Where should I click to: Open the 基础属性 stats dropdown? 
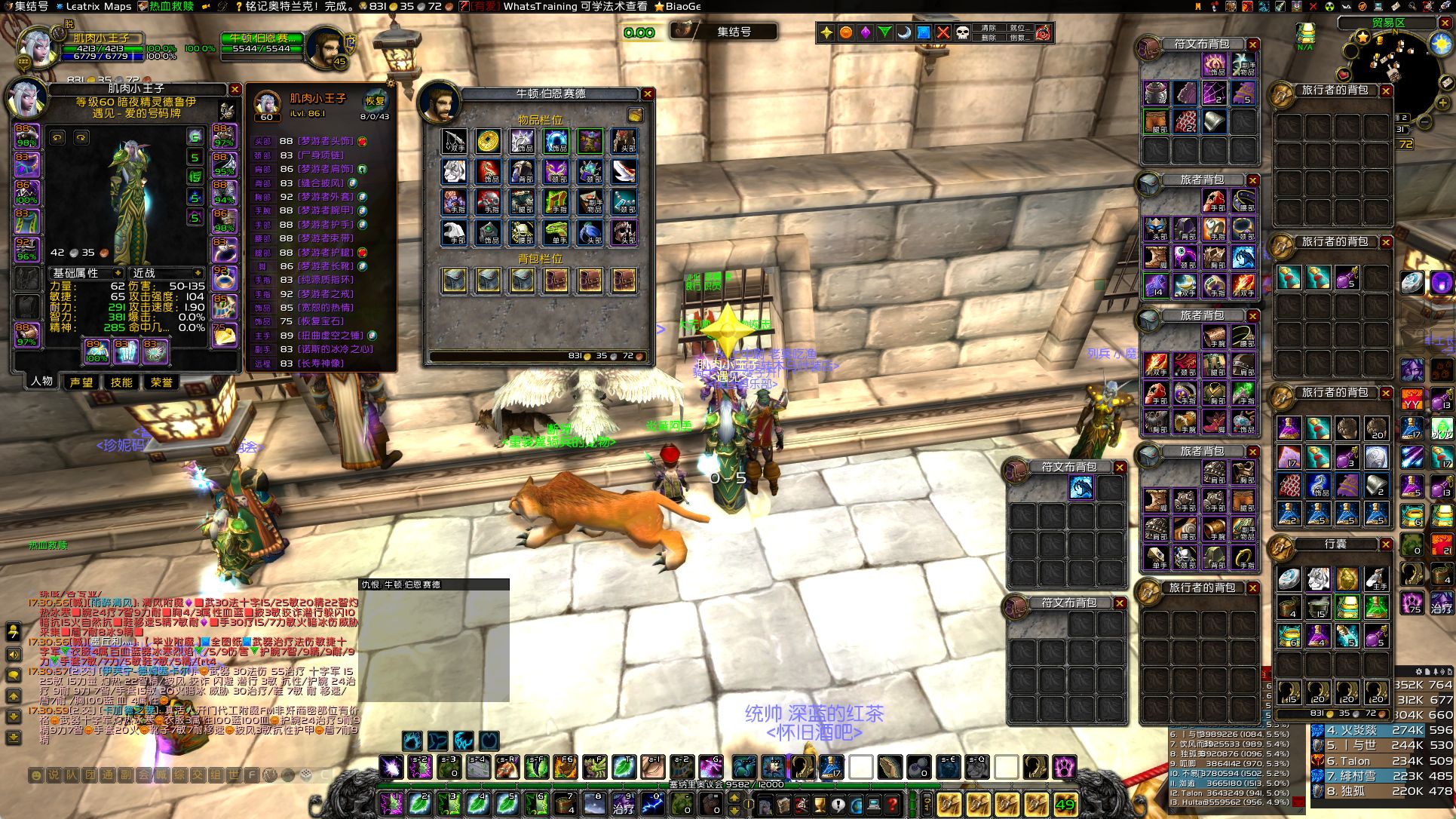pyautogui.click(x=86, y=273)
